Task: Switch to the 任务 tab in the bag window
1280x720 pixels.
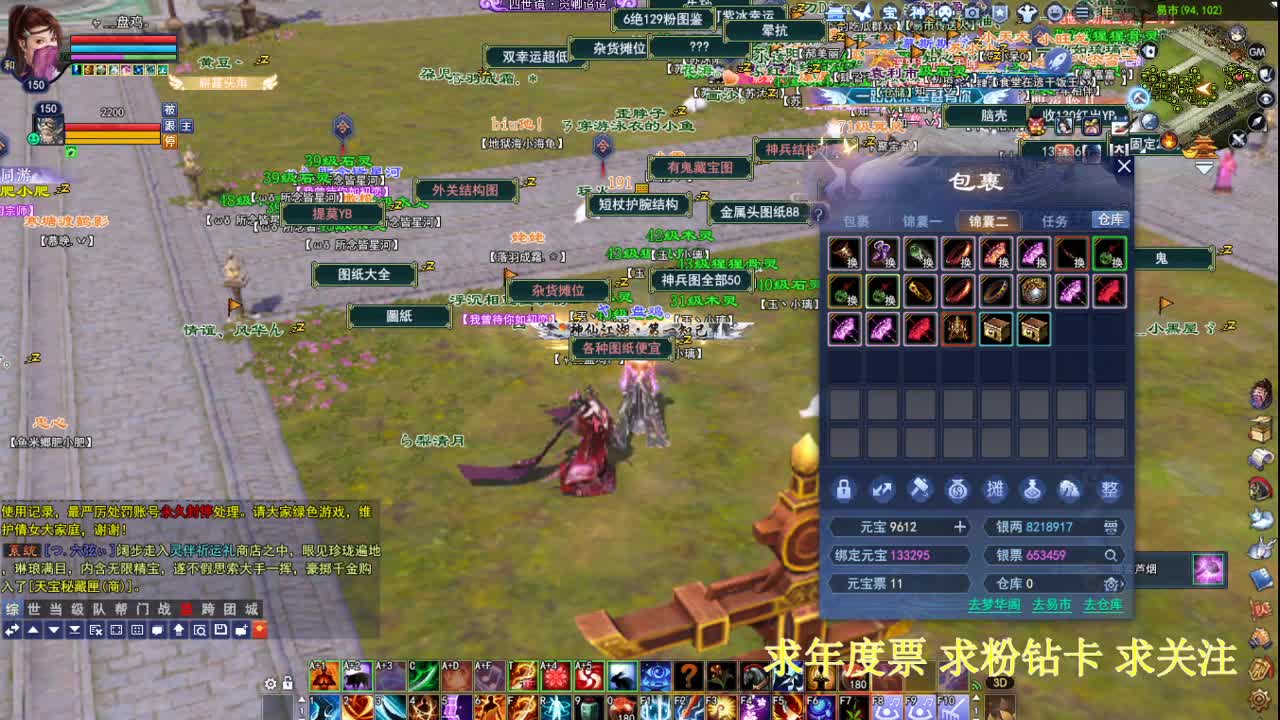Action: tap(1055, 219)
